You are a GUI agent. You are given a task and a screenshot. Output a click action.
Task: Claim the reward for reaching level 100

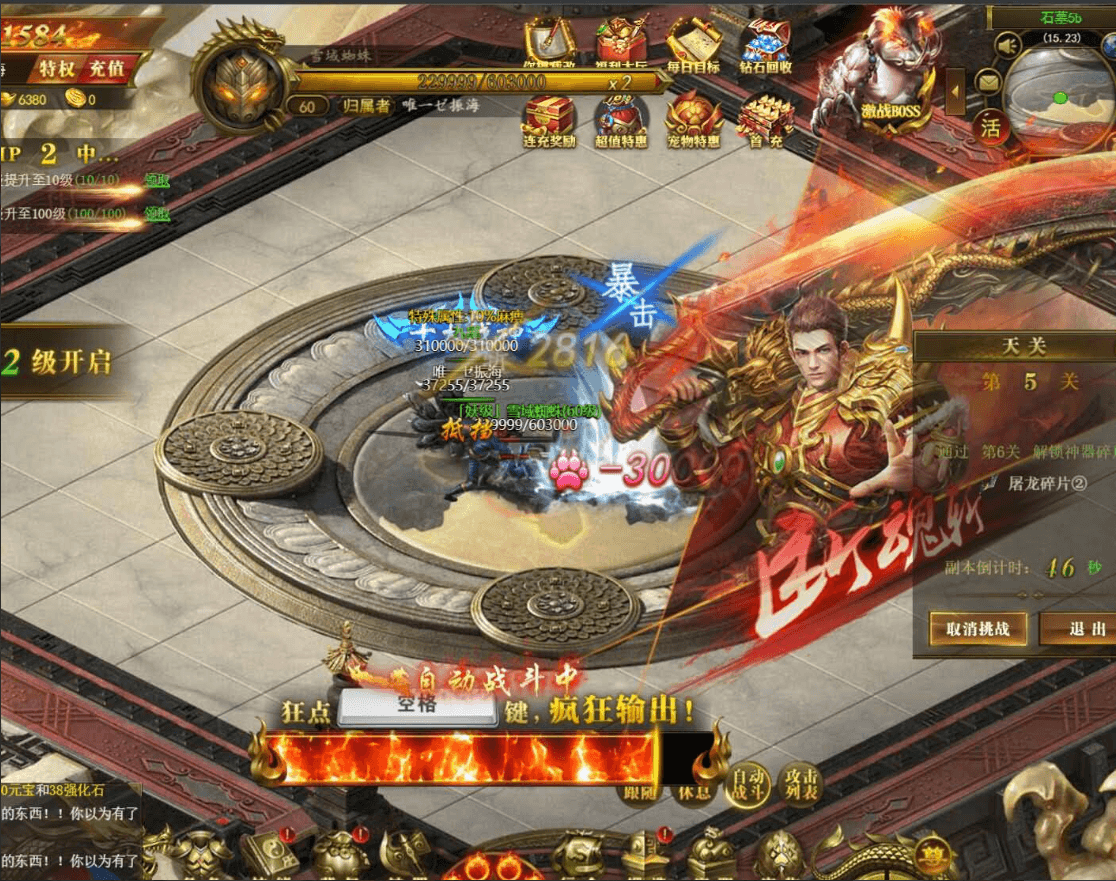pyautogui.click(x=157, y=213)
